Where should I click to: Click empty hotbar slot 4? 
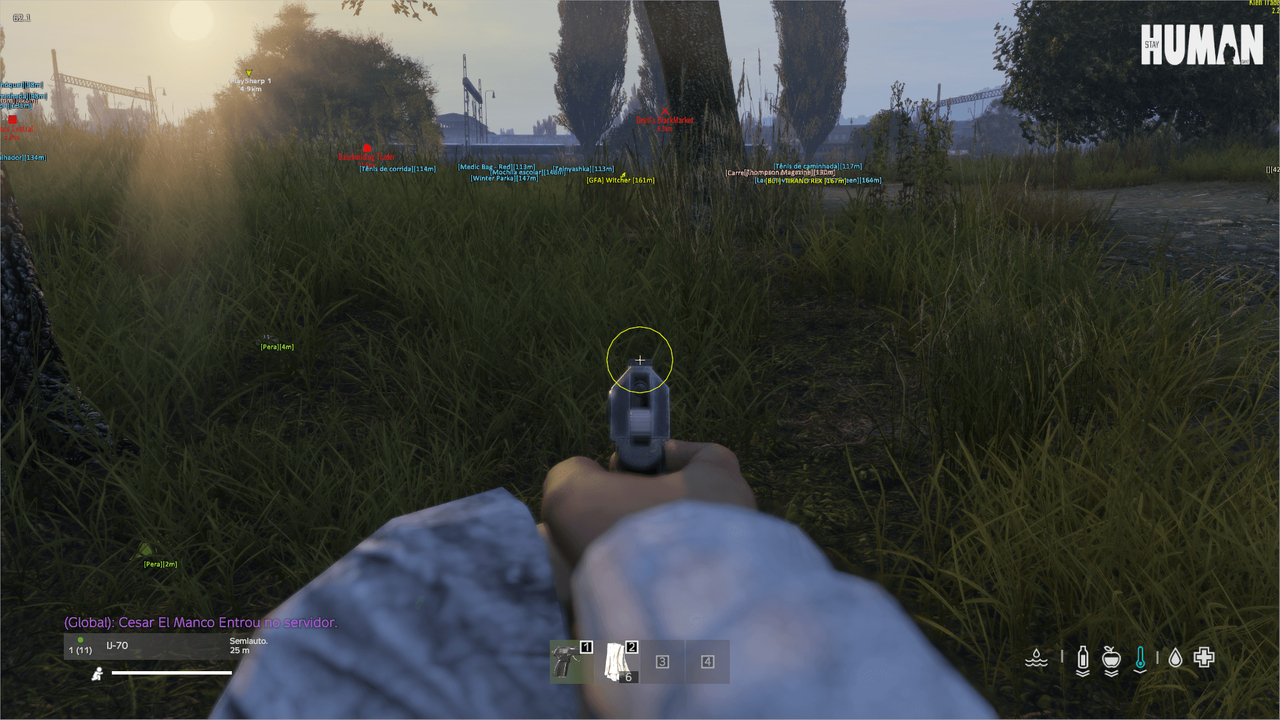pos(708,661)
